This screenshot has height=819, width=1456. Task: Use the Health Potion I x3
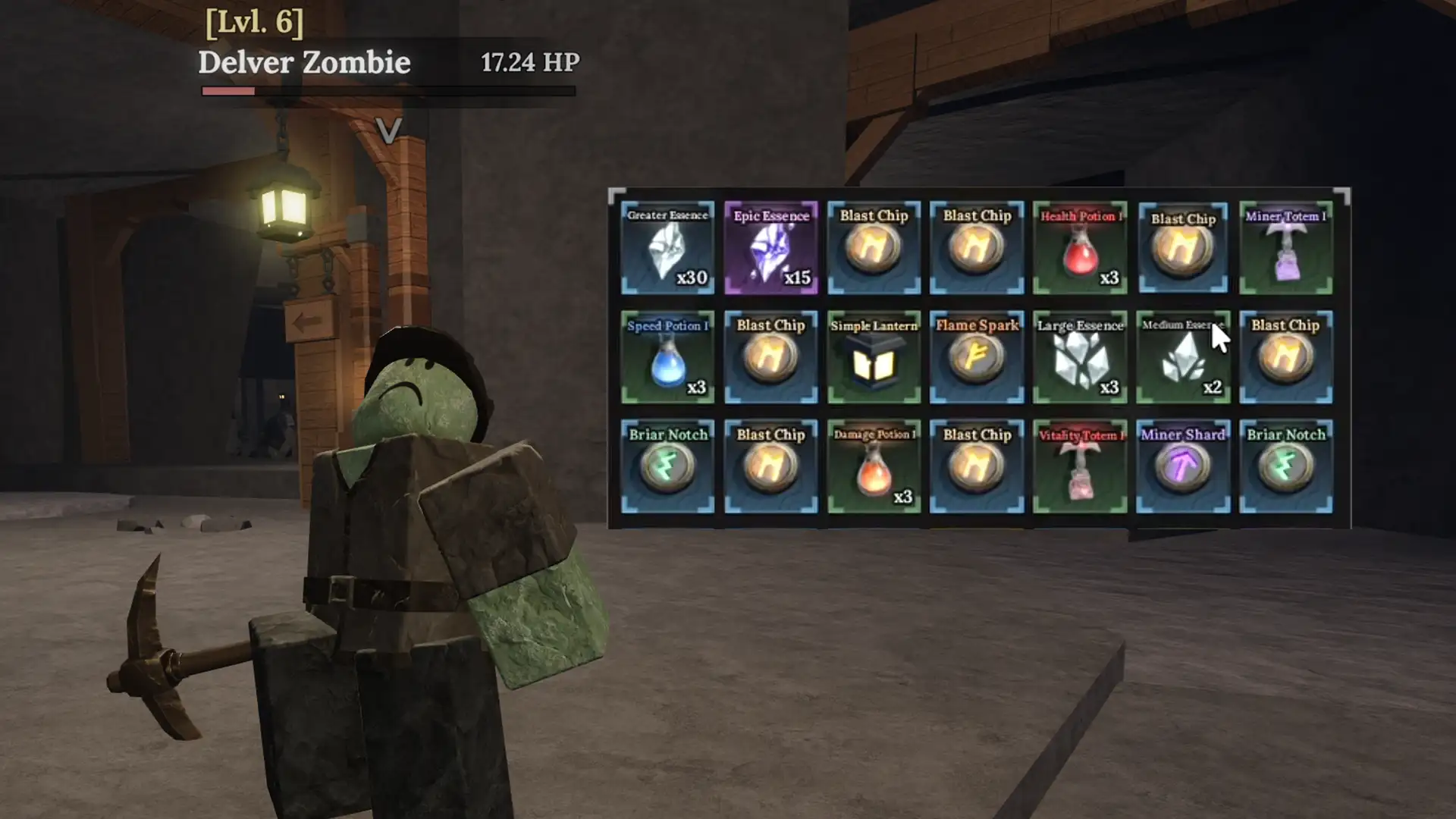click(x=1080, y=246)
